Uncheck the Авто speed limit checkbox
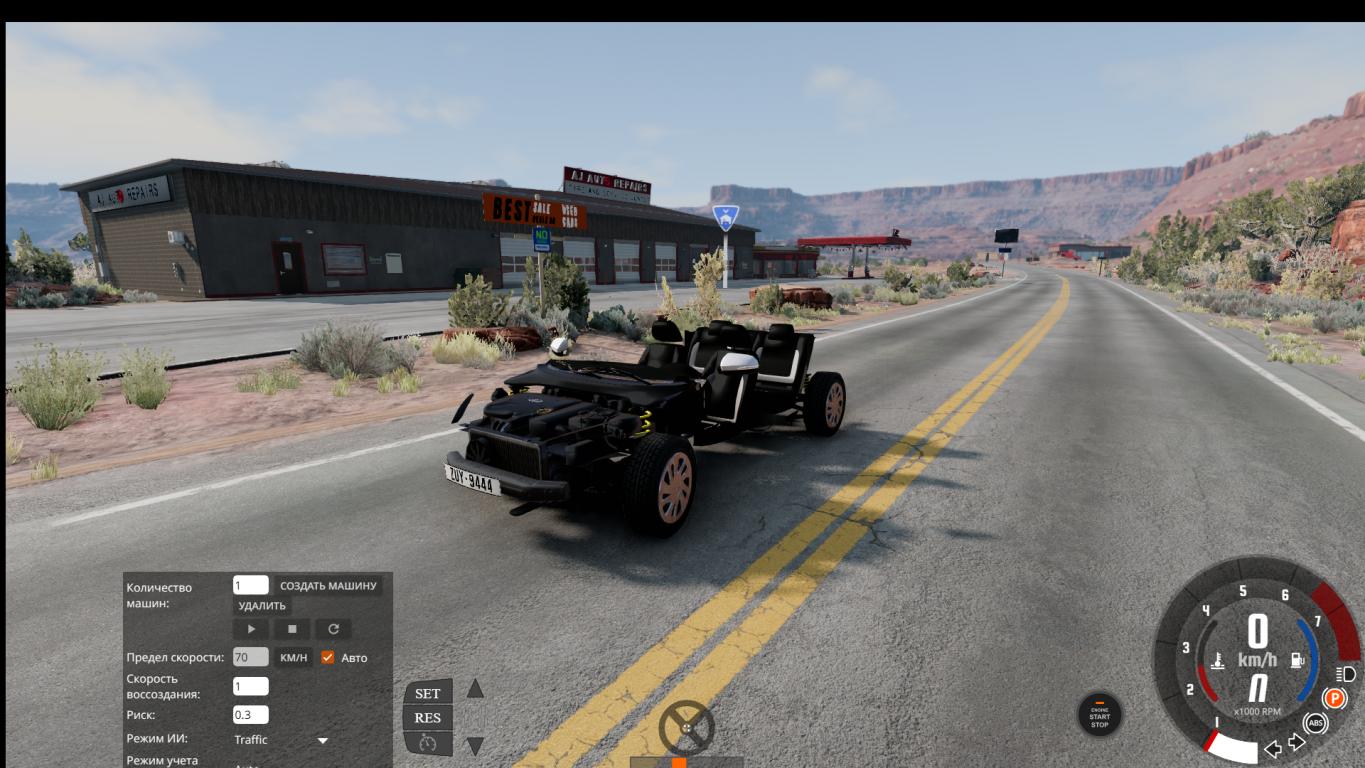Screen dimensions: 1365x768 pyautogui.click(x=327, y=657)
